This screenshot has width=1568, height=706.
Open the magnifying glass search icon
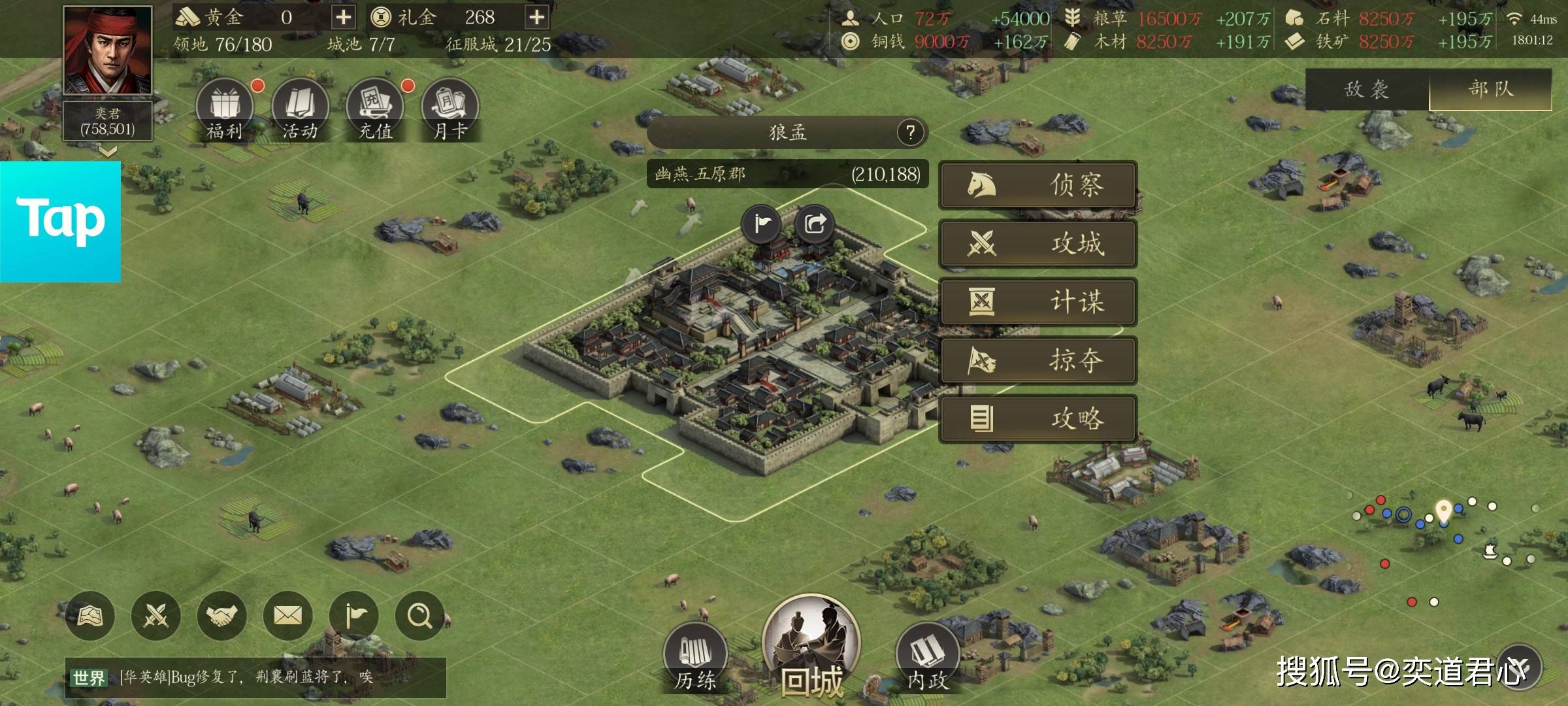click(419, 616)
